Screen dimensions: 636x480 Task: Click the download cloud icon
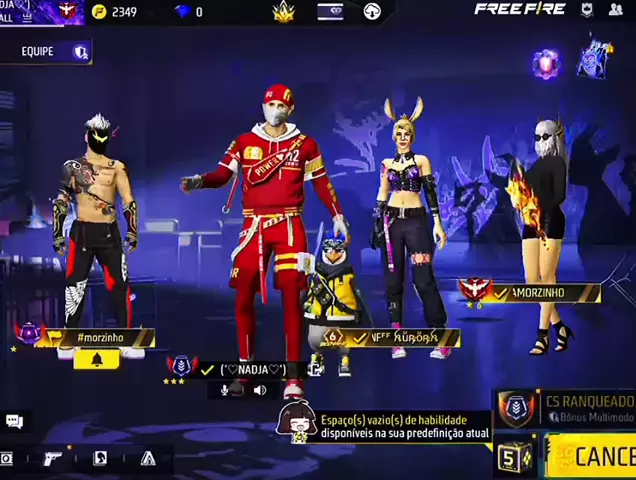[372, 12]
